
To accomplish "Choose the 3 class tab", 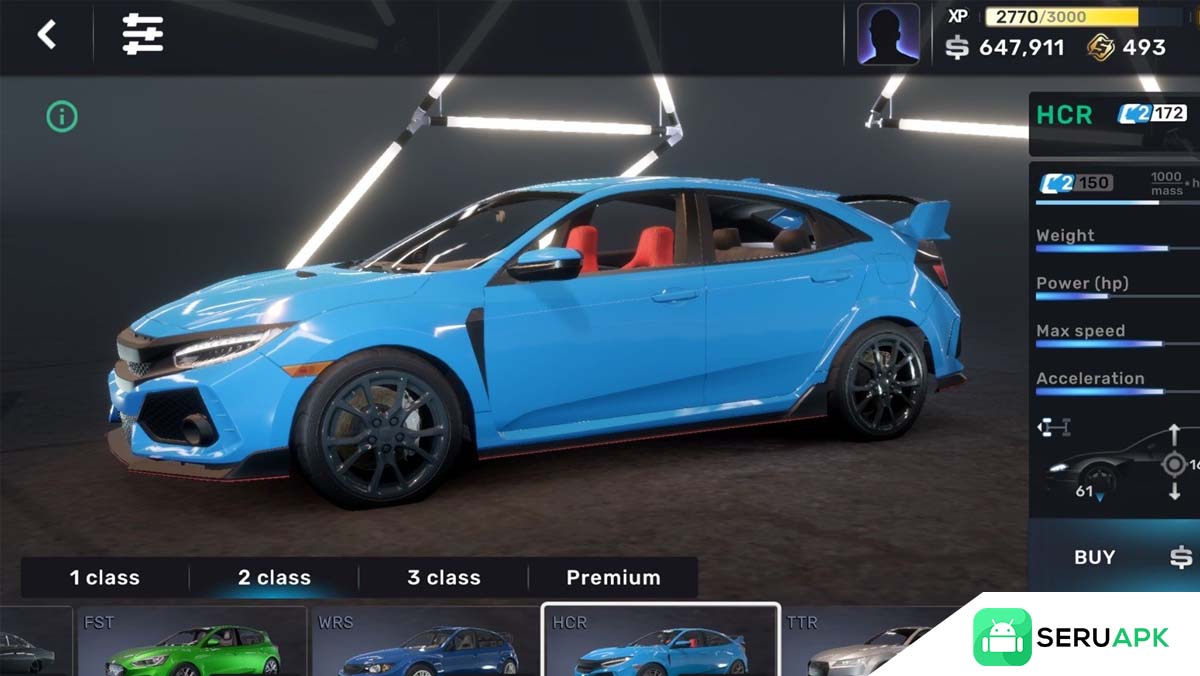I will pyautogui.click(x=443, y=577).
